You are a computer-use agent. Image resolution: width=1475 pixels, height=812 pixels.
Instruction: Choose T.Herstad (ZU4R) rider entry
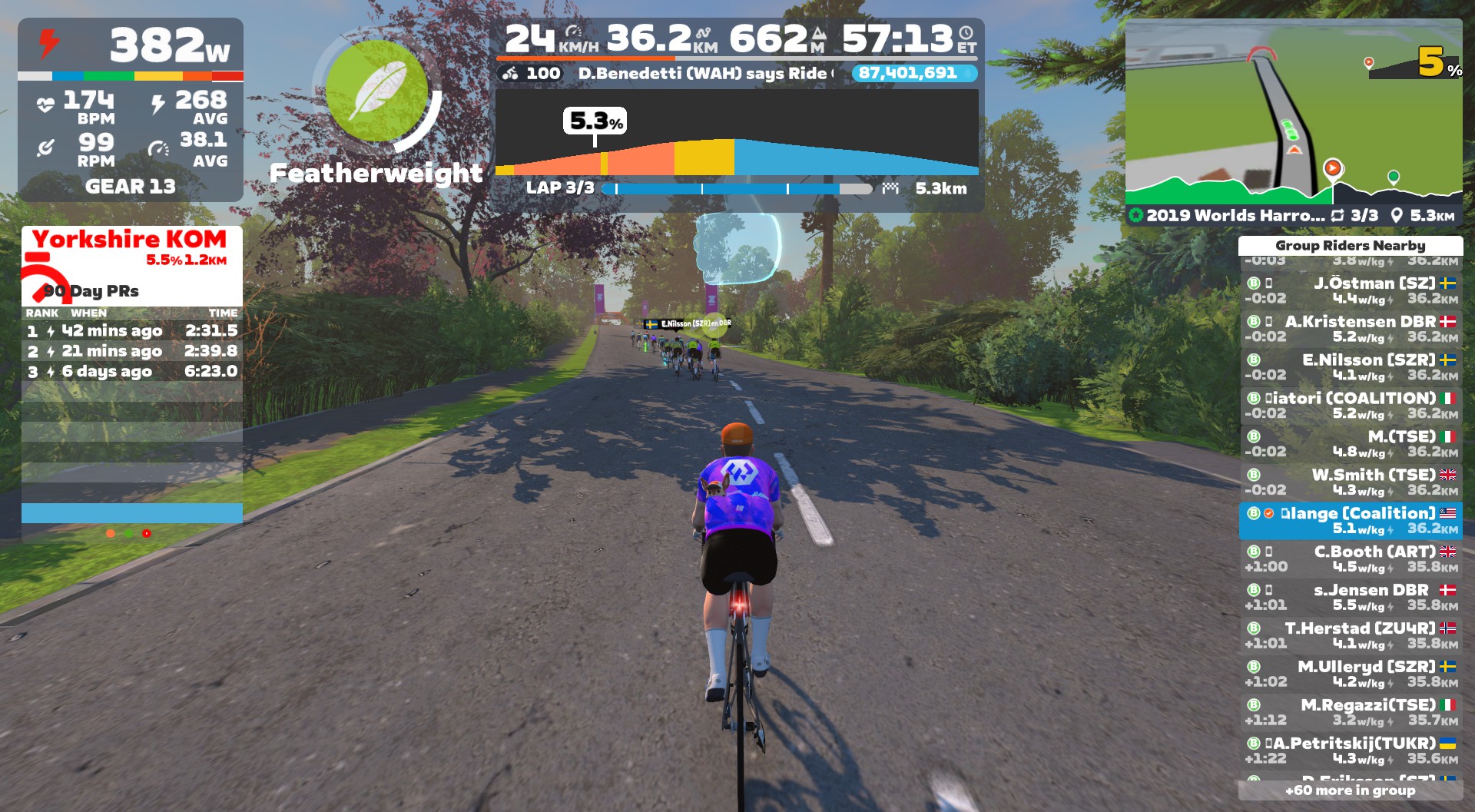[x=1351, y=636]
